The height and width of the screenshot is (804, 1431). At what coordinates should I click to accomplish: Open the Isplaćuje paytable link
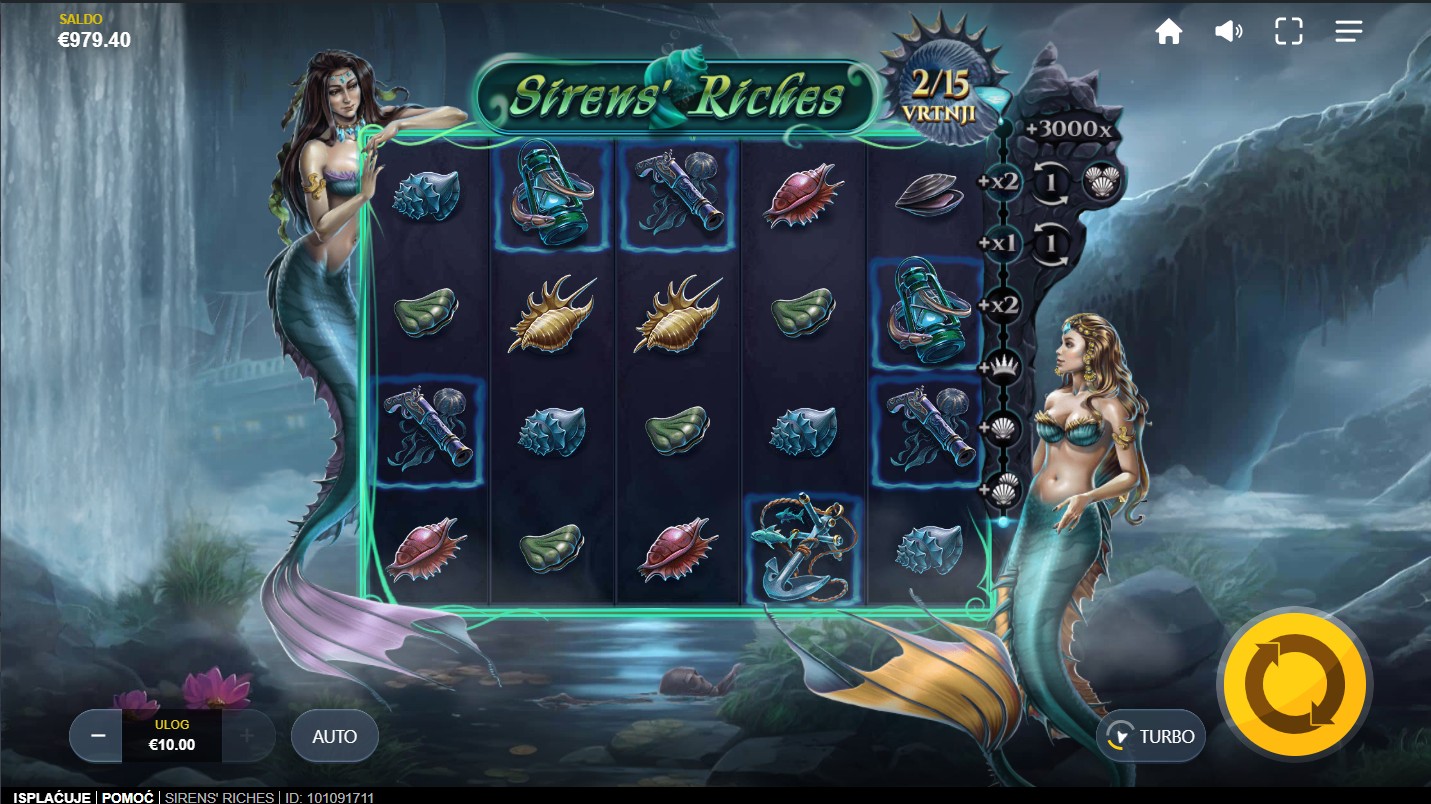click(52, 797)
